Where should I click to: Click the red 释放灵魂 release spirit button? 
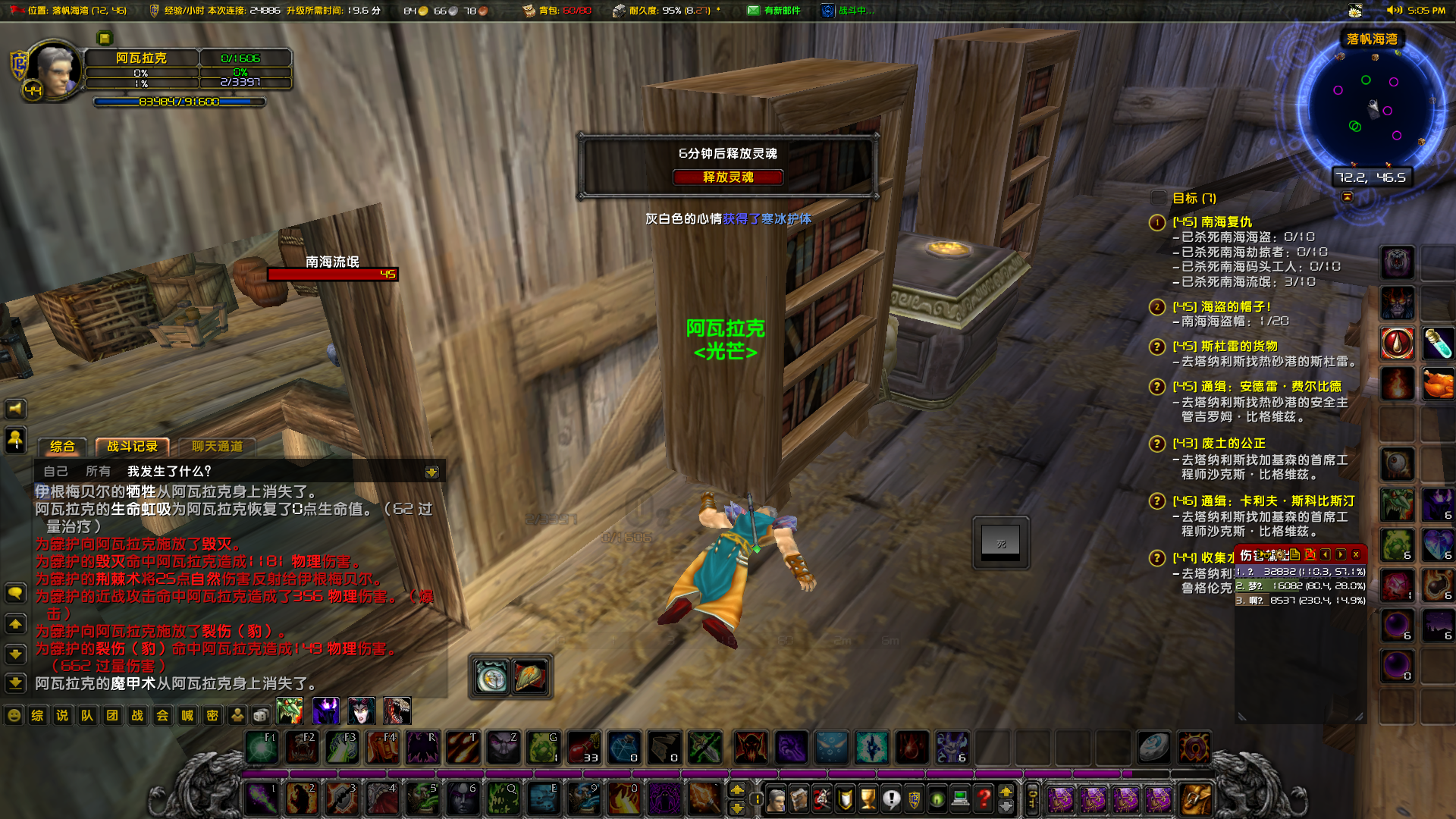[x=727, y=177]
